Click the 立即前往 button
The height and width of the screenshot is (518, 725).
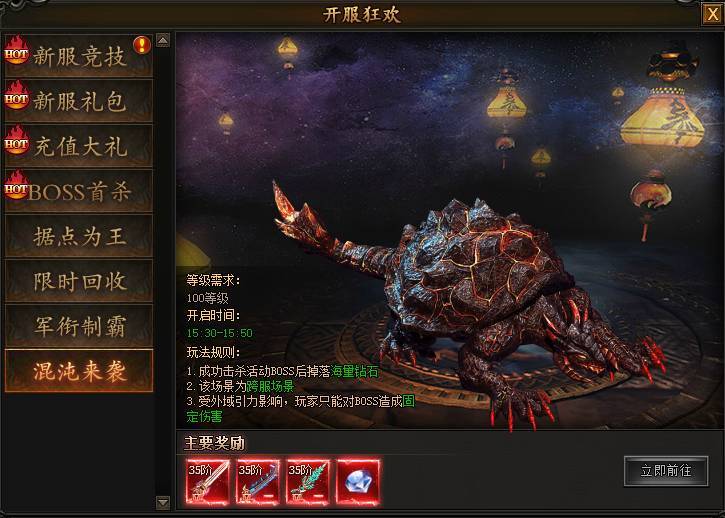coord(665,471)
